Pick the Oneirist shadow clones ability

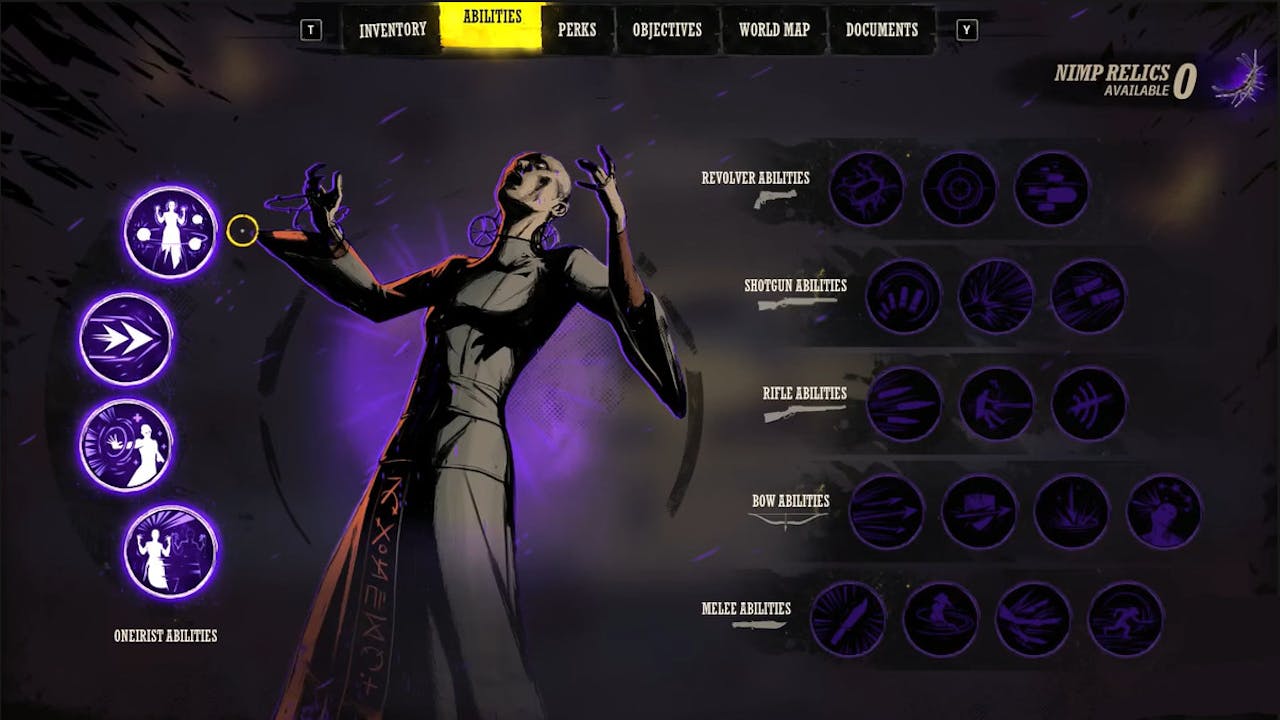(x=171, y=551)
